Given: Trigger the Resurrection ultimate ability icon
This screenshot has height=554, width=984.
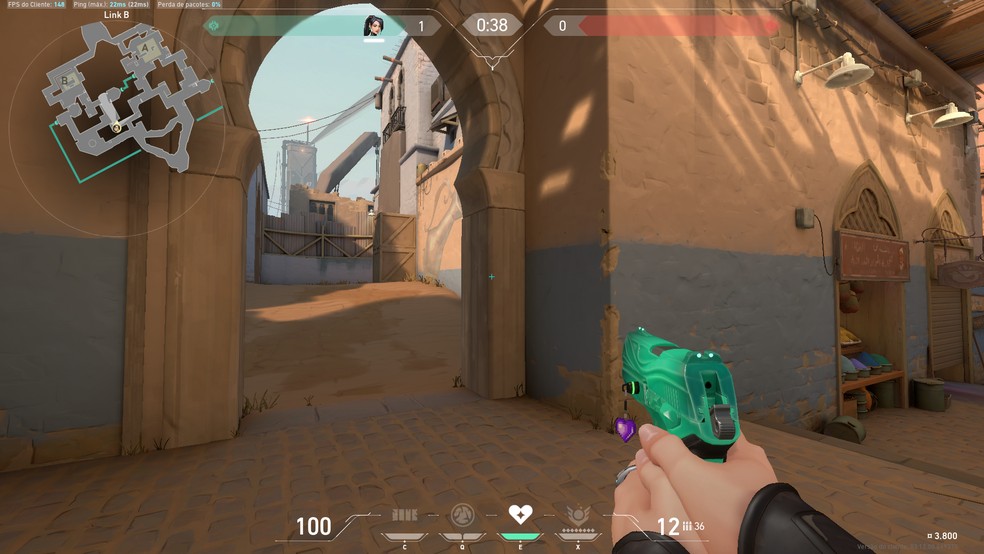Looking at the screenshot, I should [x=578, y=516].
